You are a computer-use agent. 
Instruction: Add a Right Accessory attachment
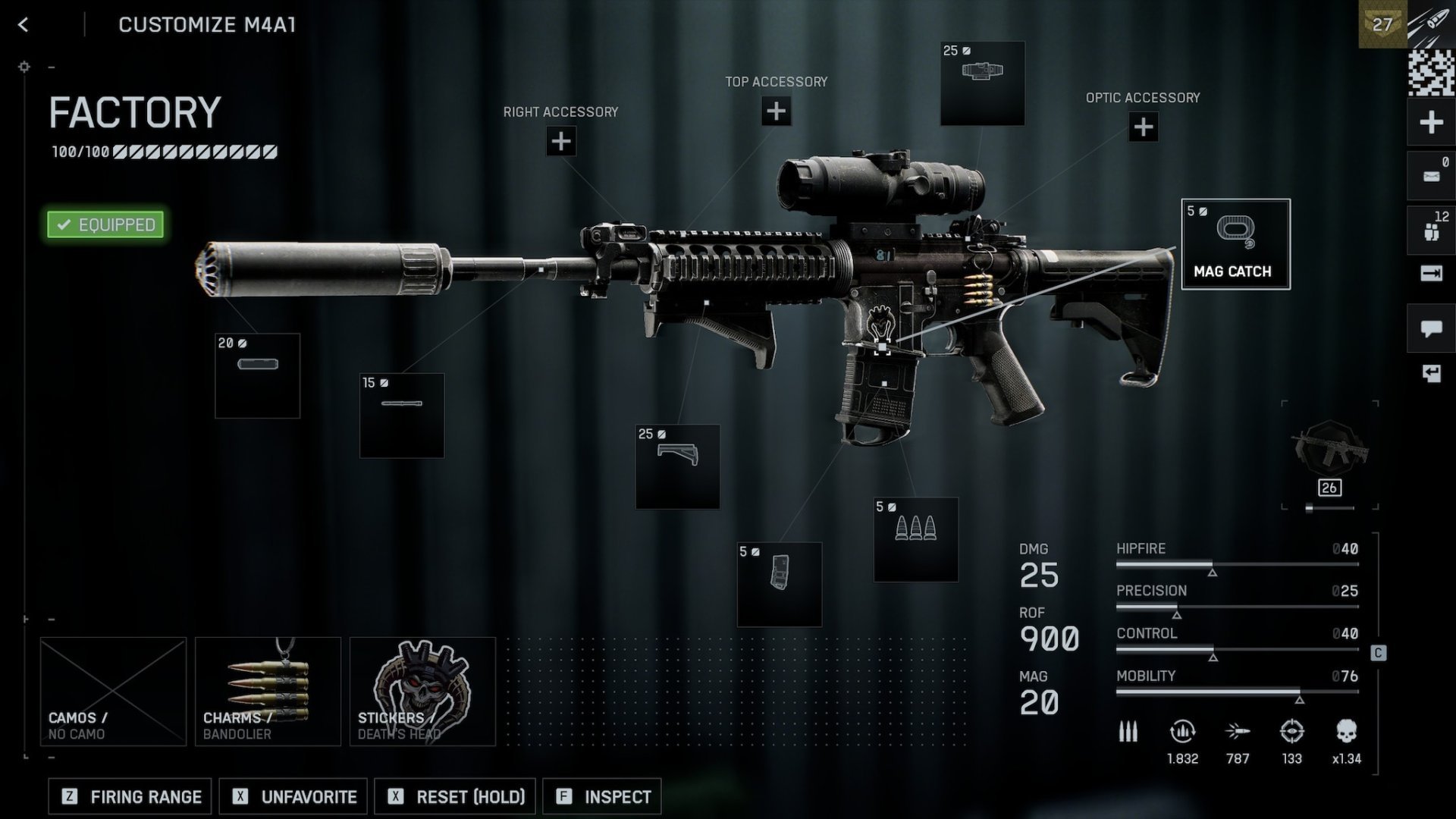coord(560,141)
